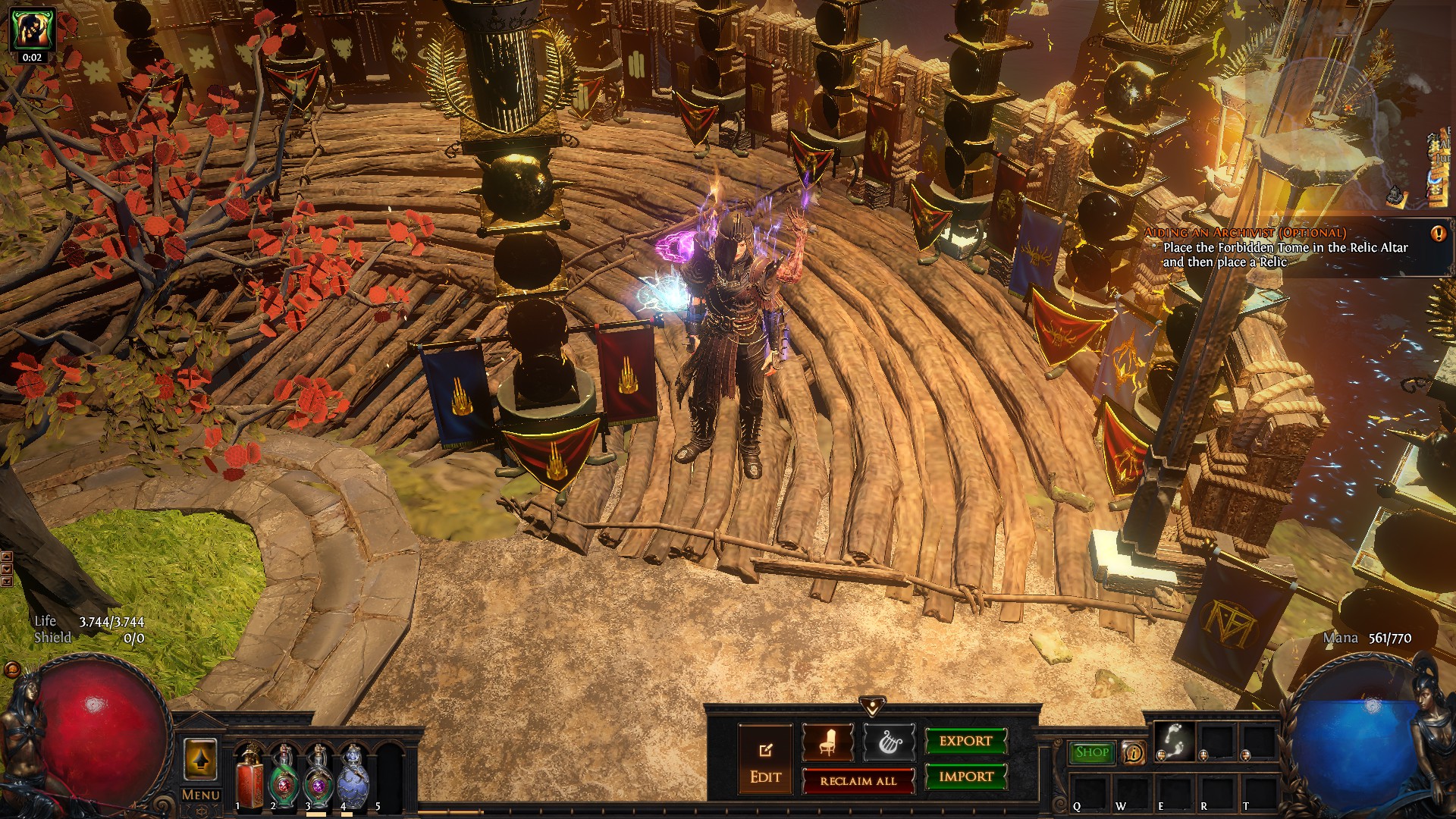The image size is (1456, 819).
Task: Import a hideout layout
Action: click(x=965, y=777)
